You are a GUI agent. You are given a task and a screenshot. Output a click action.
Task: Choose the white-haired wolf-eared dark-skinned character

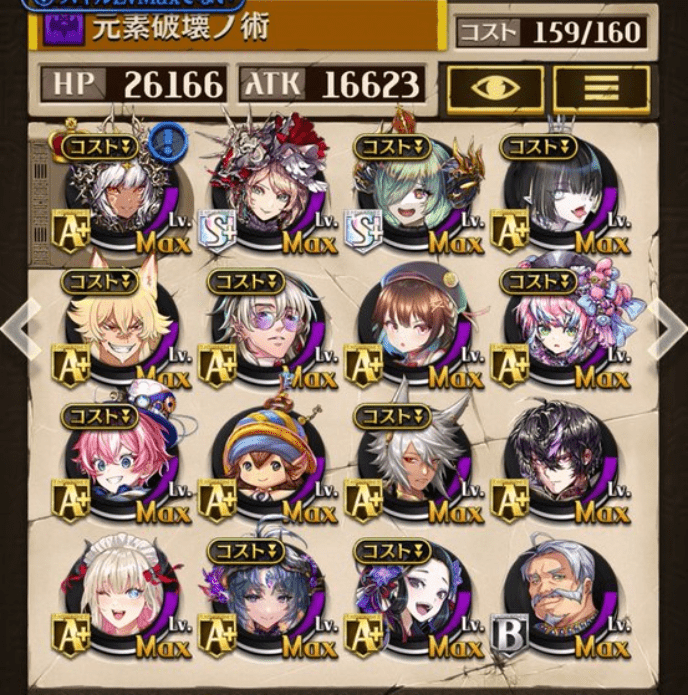[x=410, y=460]
